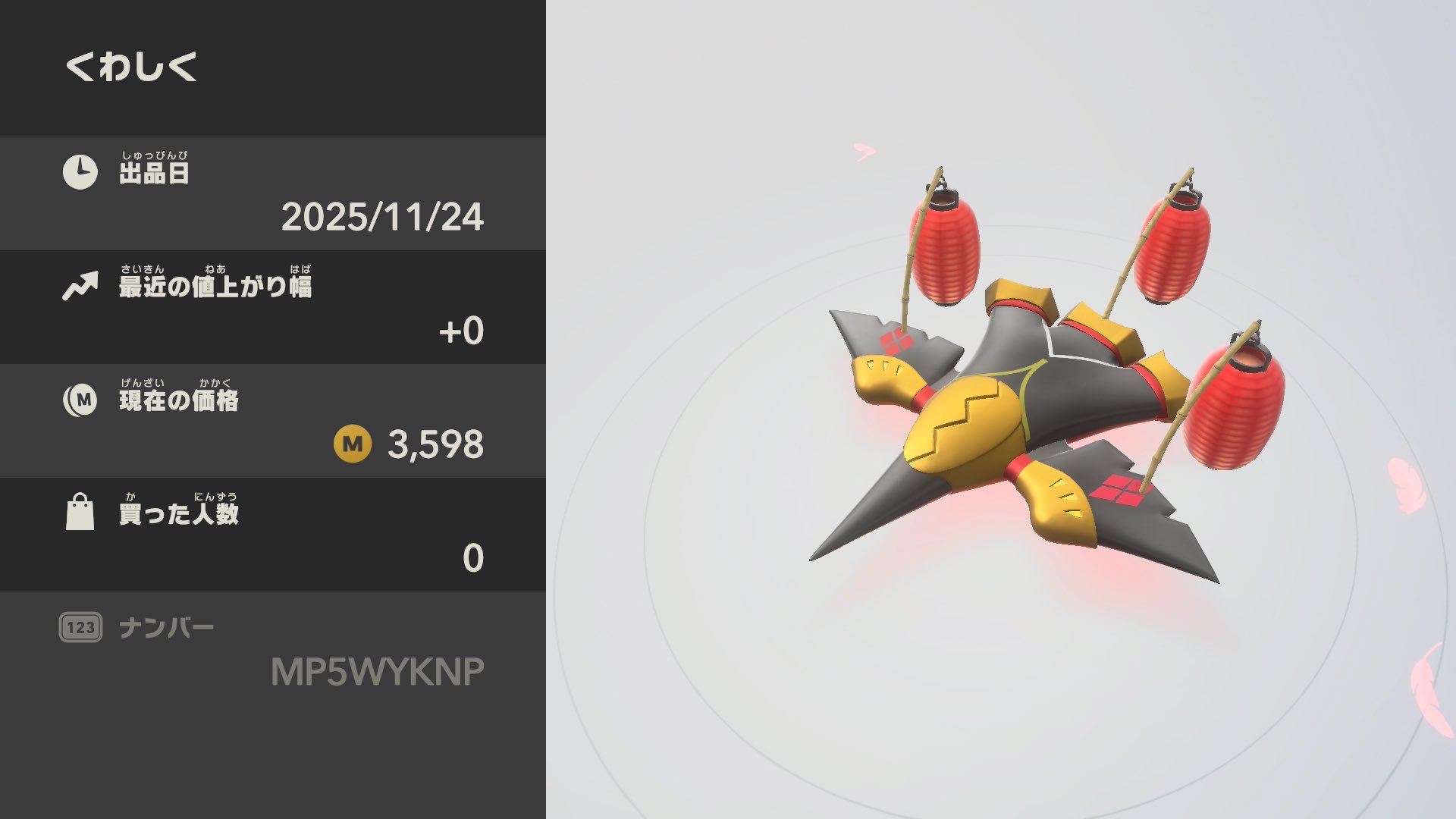Image resolution: width=1456 pixels, height=819 pixels.
Task: Select the 出品日 listing date row
Action: point(273,193)
